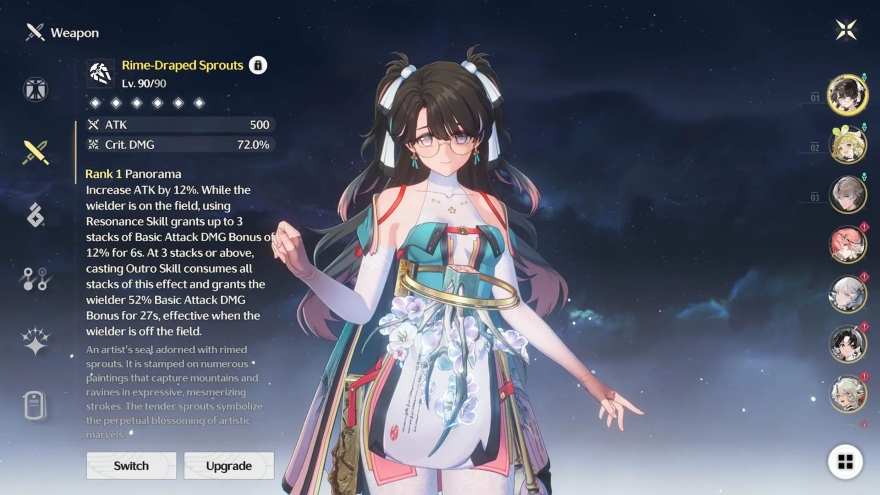Upgrade the Rime-Draped Sprouts weapon
The height and width of the screenshot is (495, 880).
pos(229,465)
